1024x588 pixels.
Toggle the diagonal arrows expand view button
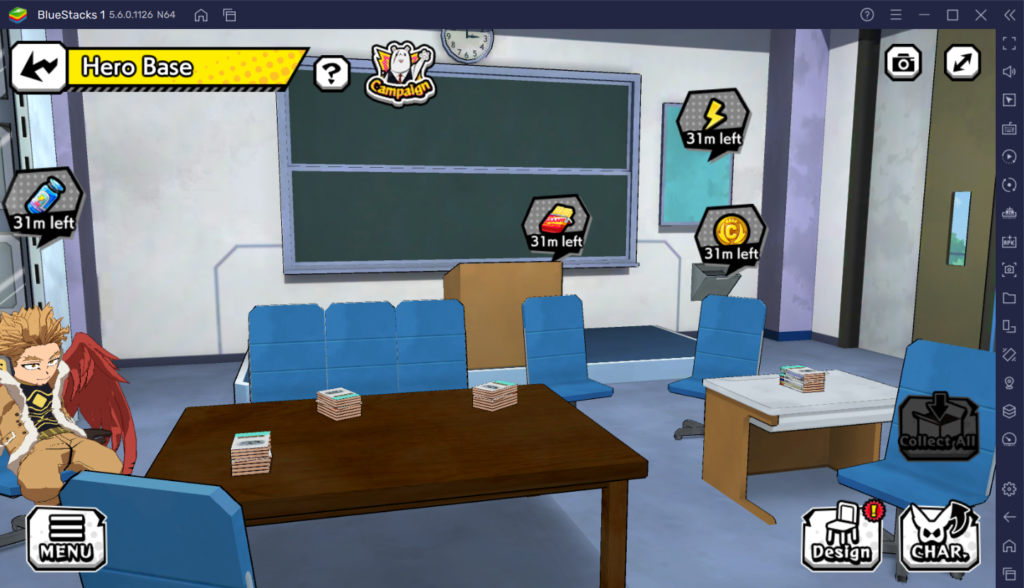962,63
